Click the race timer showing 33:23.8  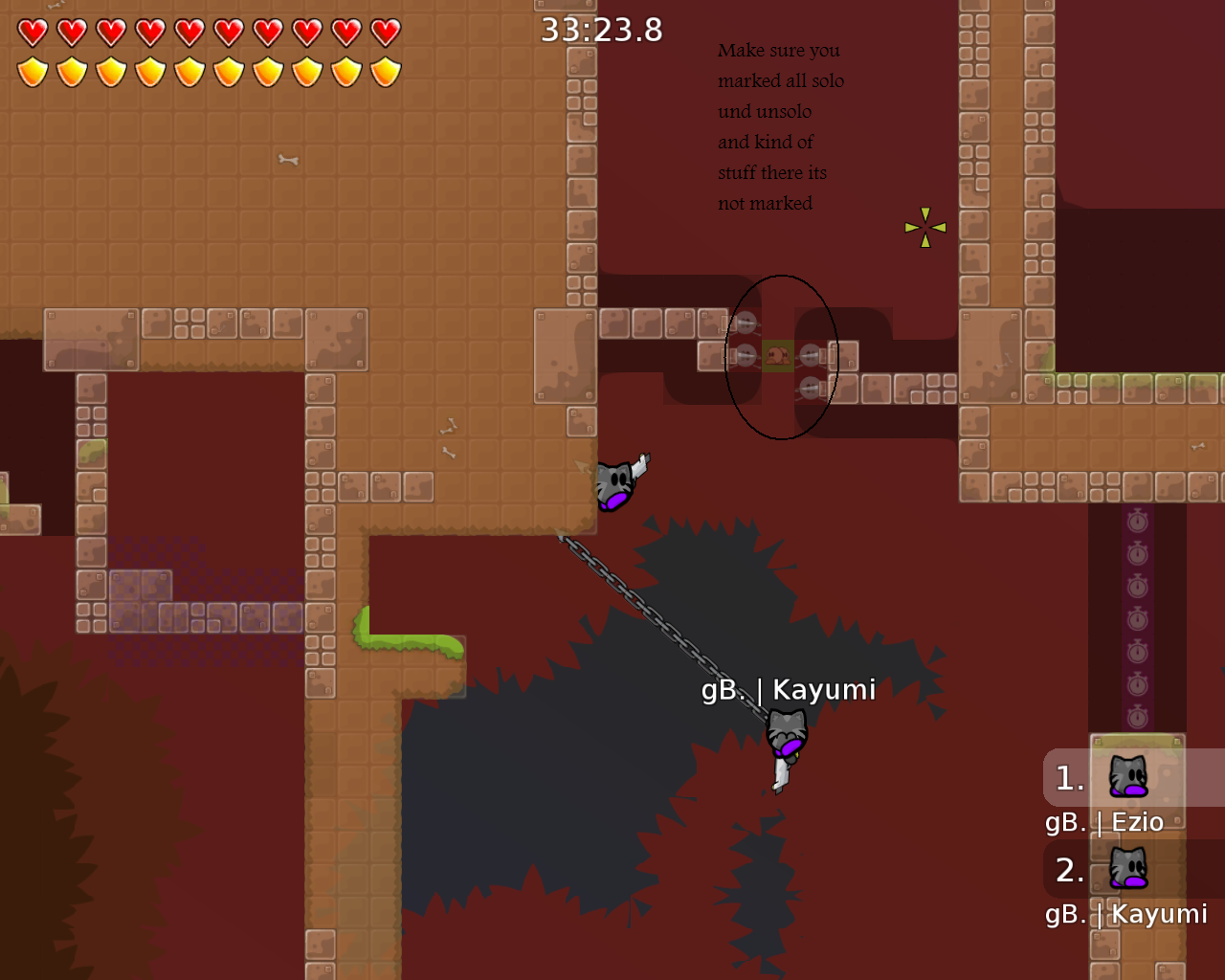click(x=601, y=30)
